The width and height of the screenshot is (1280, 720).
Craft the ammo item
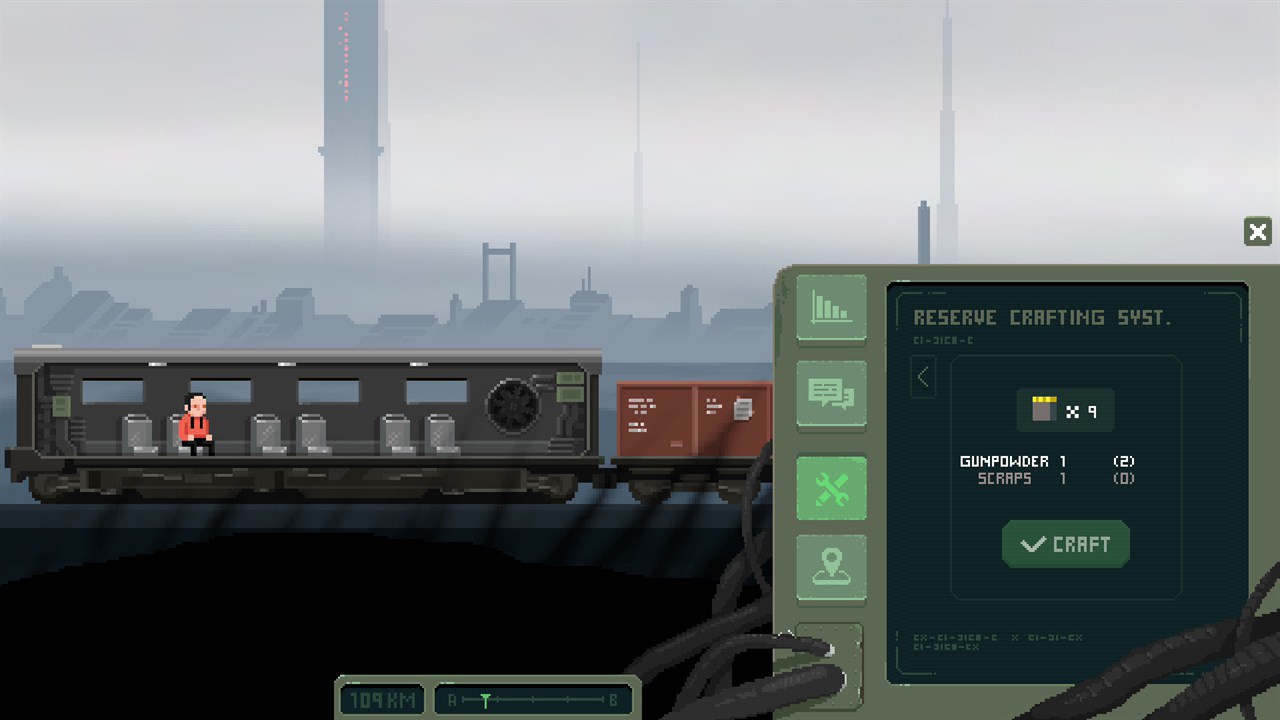coord(1065,544)
